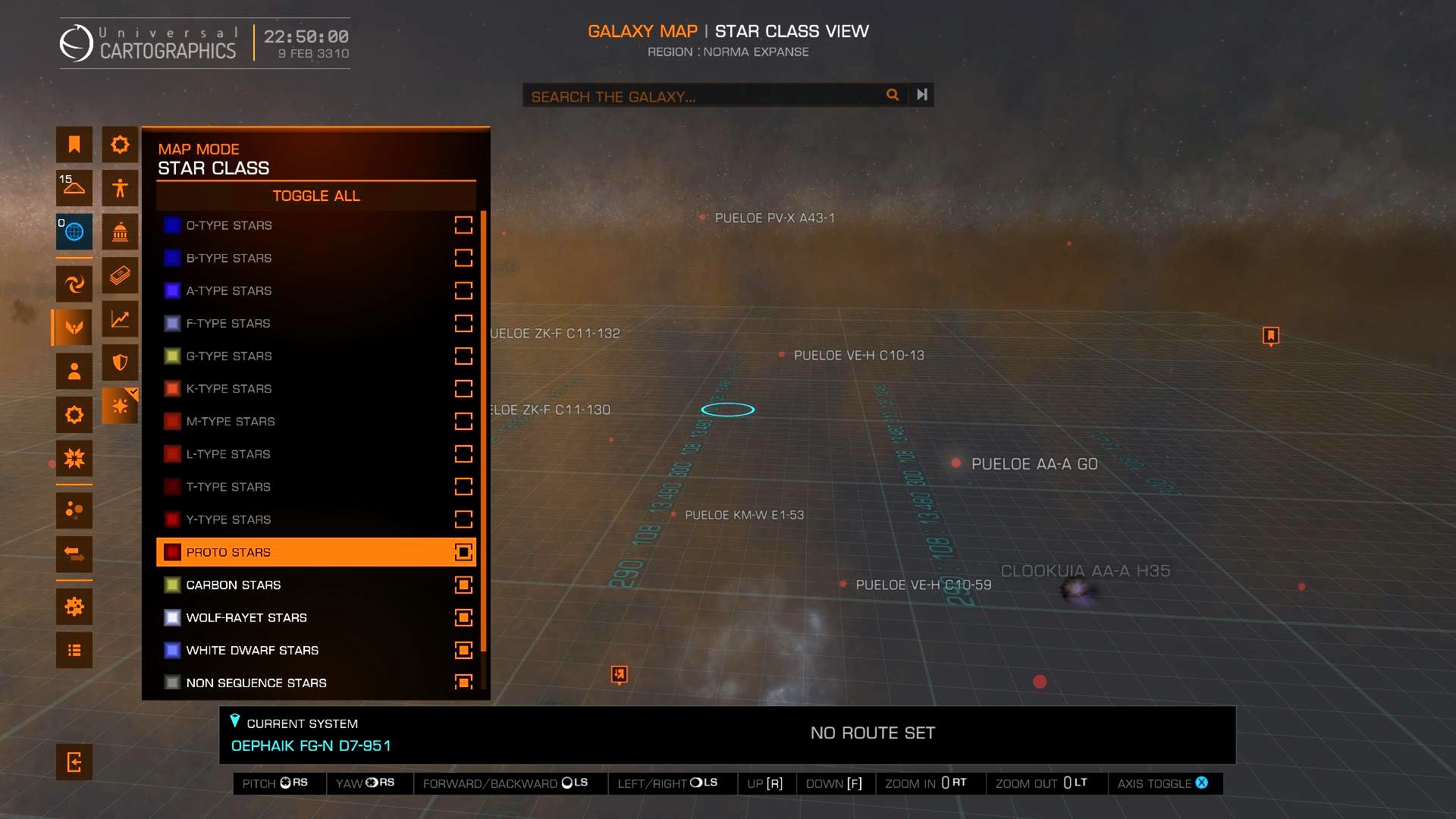Screen dimensions: 1456x819
Task: Open the trade routes arrows icon
Action: [x=74, y=554]
